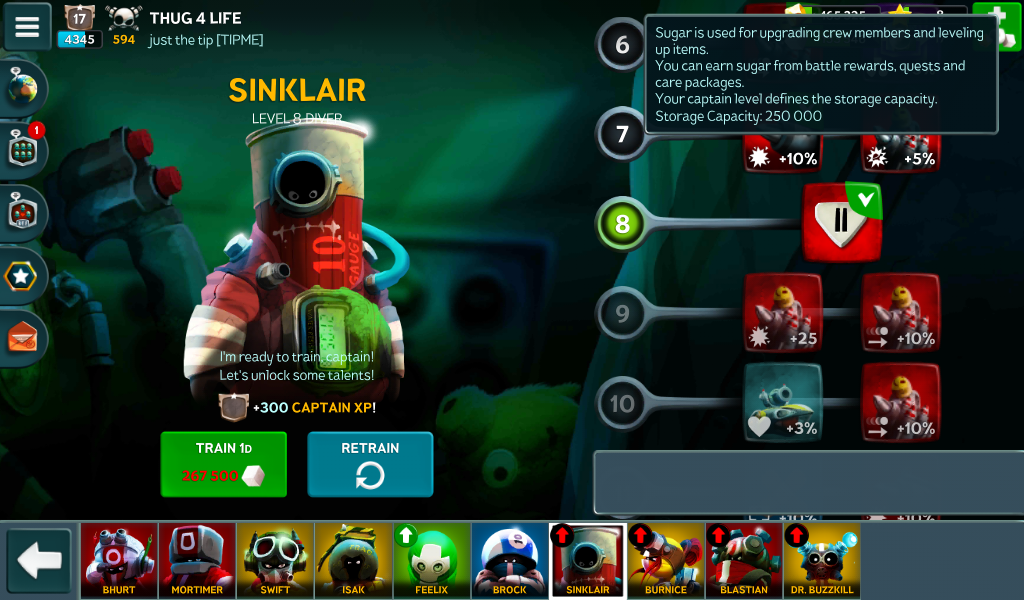The image size is (1024, 600).
Task: Open the envelope mail icon
Action: point(24,337)
